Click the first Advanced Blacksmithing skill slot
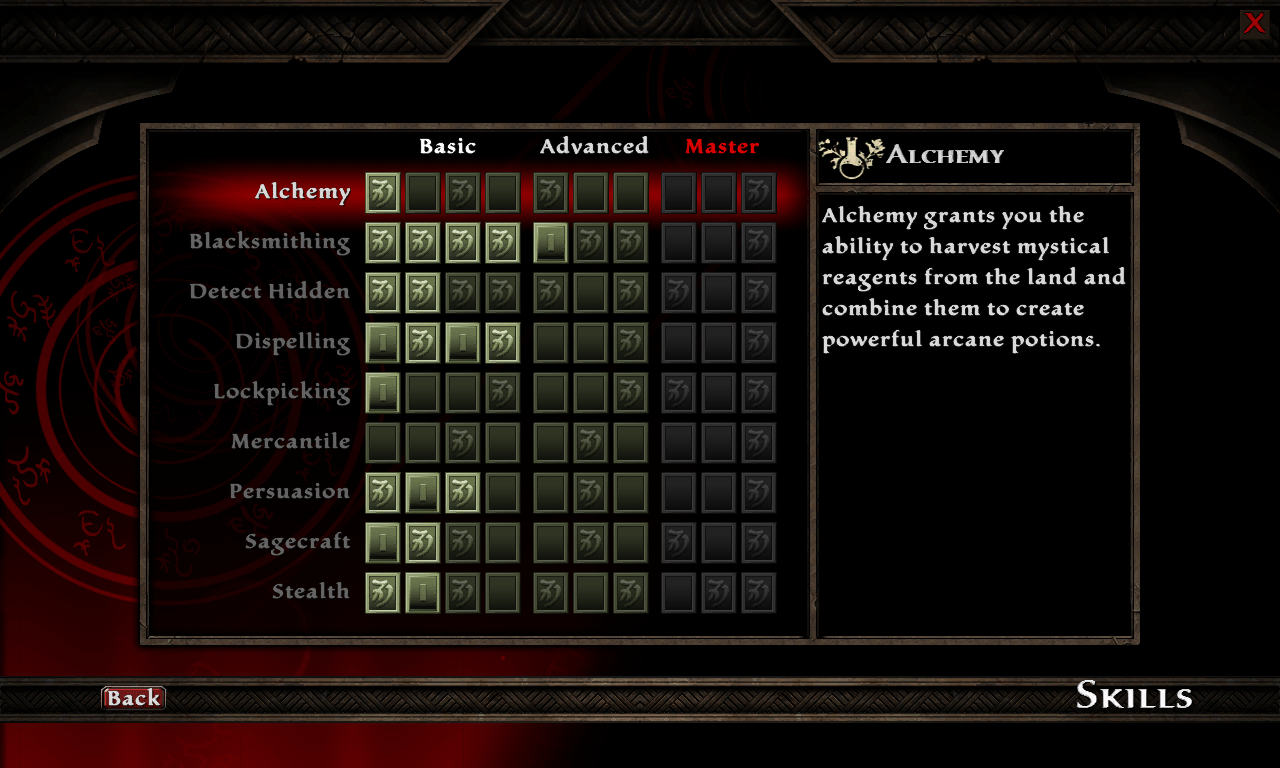Viewport: 1280px width, 768px height. coord(550,242)
